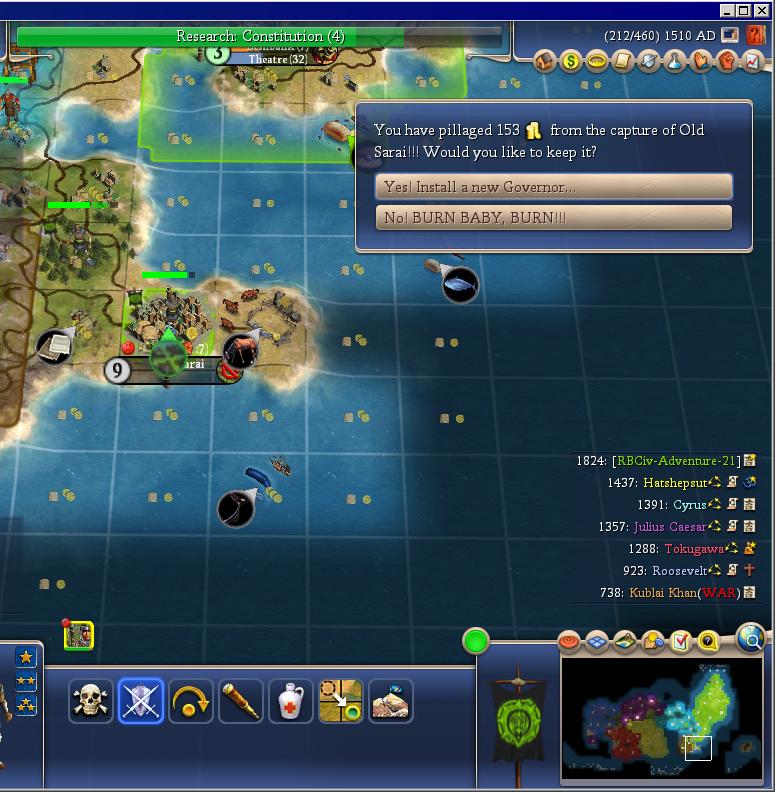This screenshot has height=793, width=775.
Task: Activate the fortify crossed-swords shield action
Action: point(141,702)
